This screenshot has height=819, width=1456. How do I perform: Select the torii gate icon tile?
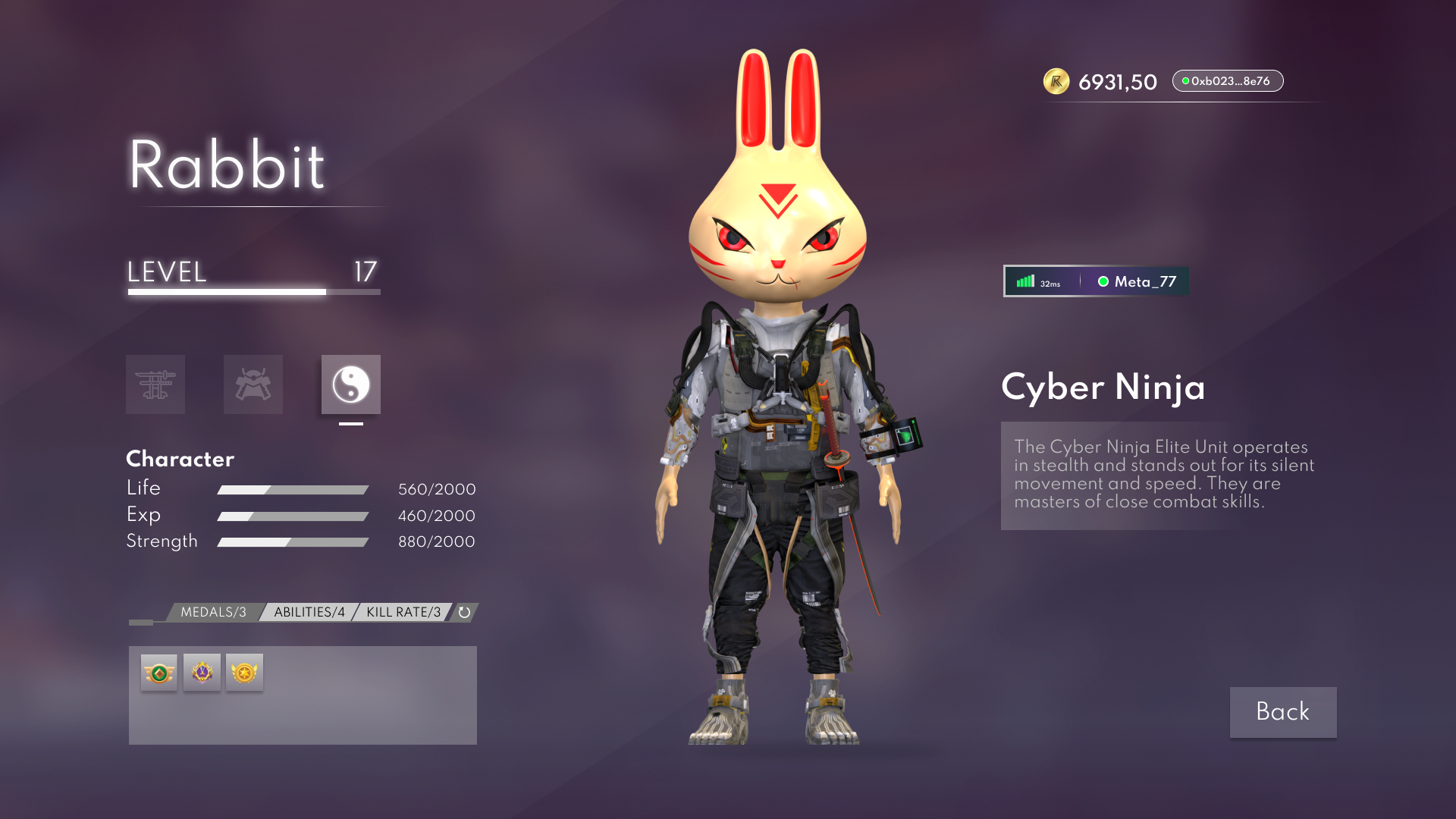point(155,384)
